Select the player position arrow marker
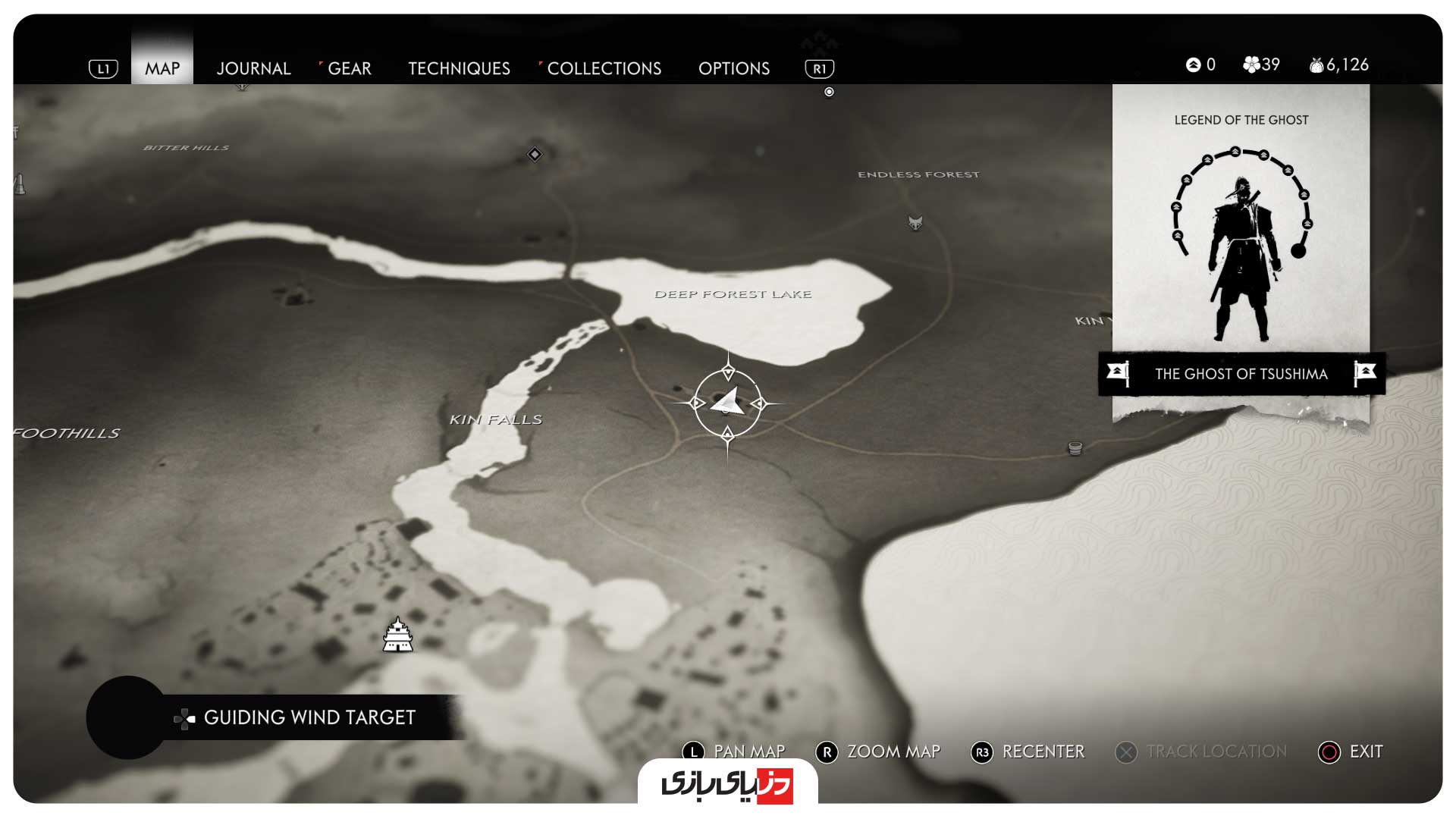 [728, 403]
